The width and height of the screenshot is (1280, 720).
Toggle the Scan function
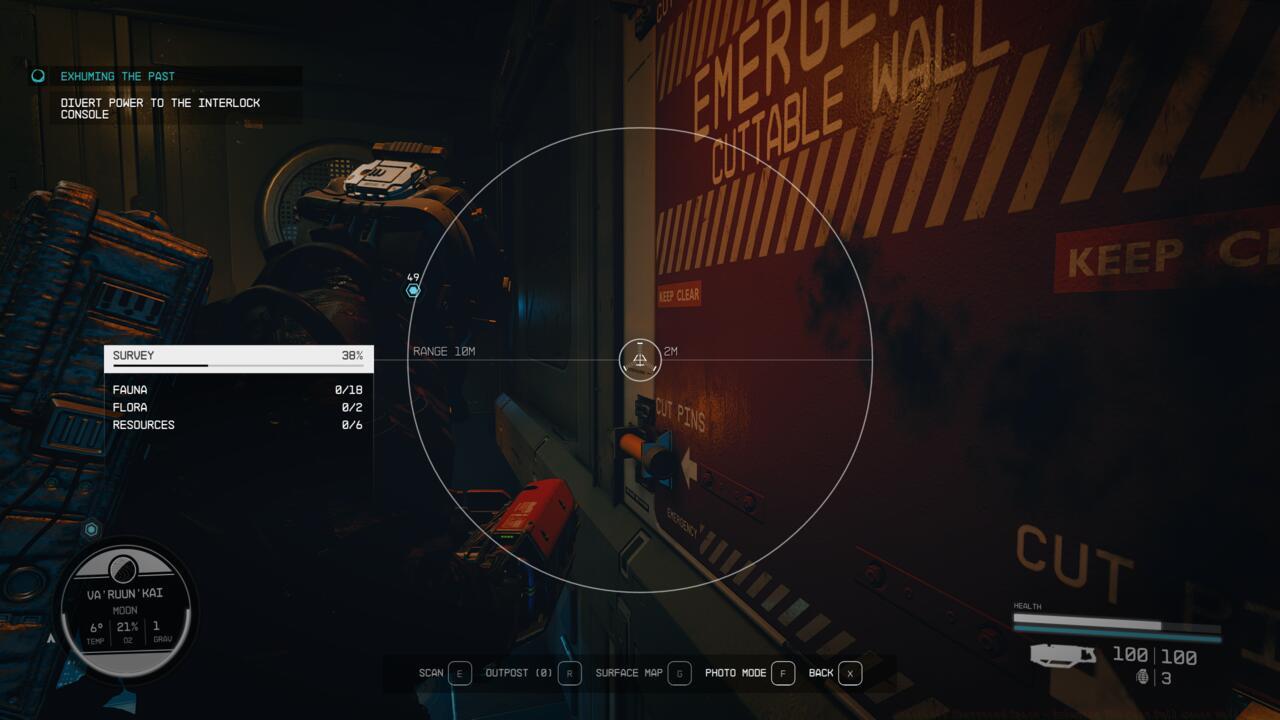click(432, 673)
